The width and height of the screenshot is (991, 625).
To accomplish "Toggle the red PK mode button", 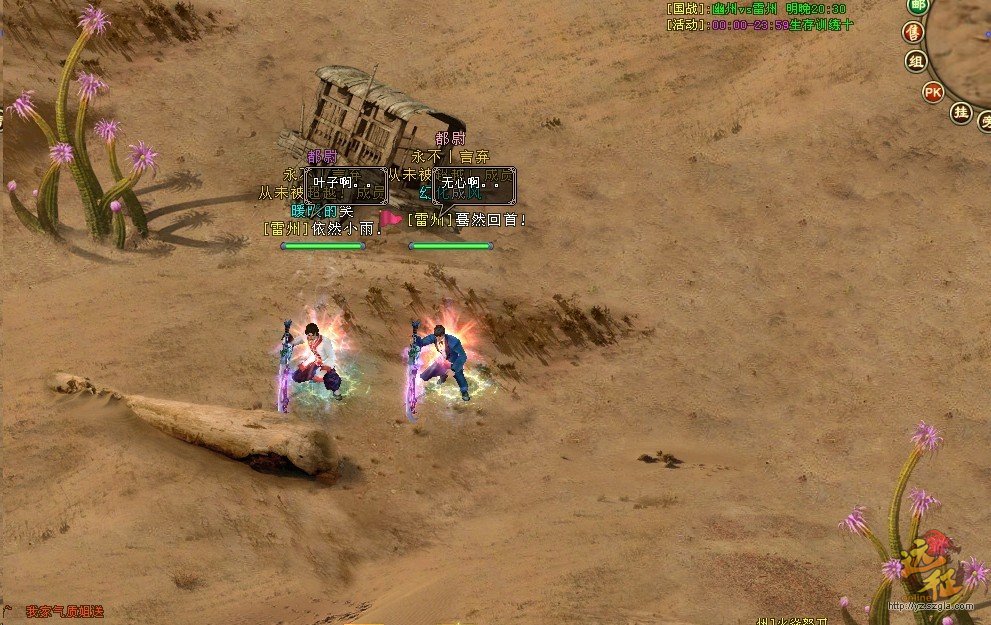I will pyautogui.click(x=933, y=92).
